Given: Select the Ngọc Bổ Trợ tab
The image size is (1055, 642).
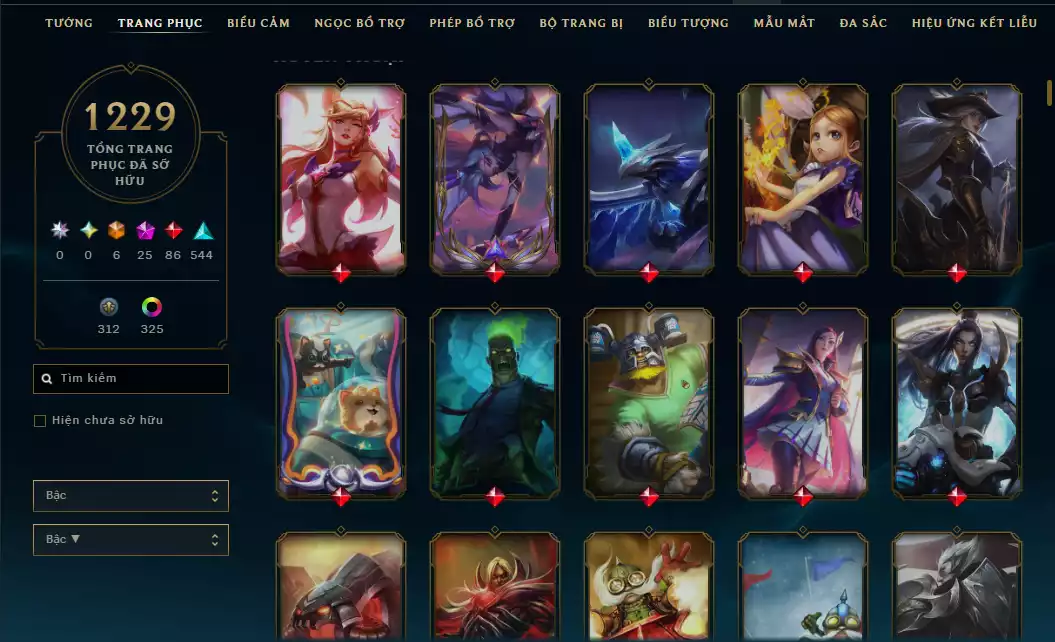Looking at the screenshot, I should click(359, 23).
